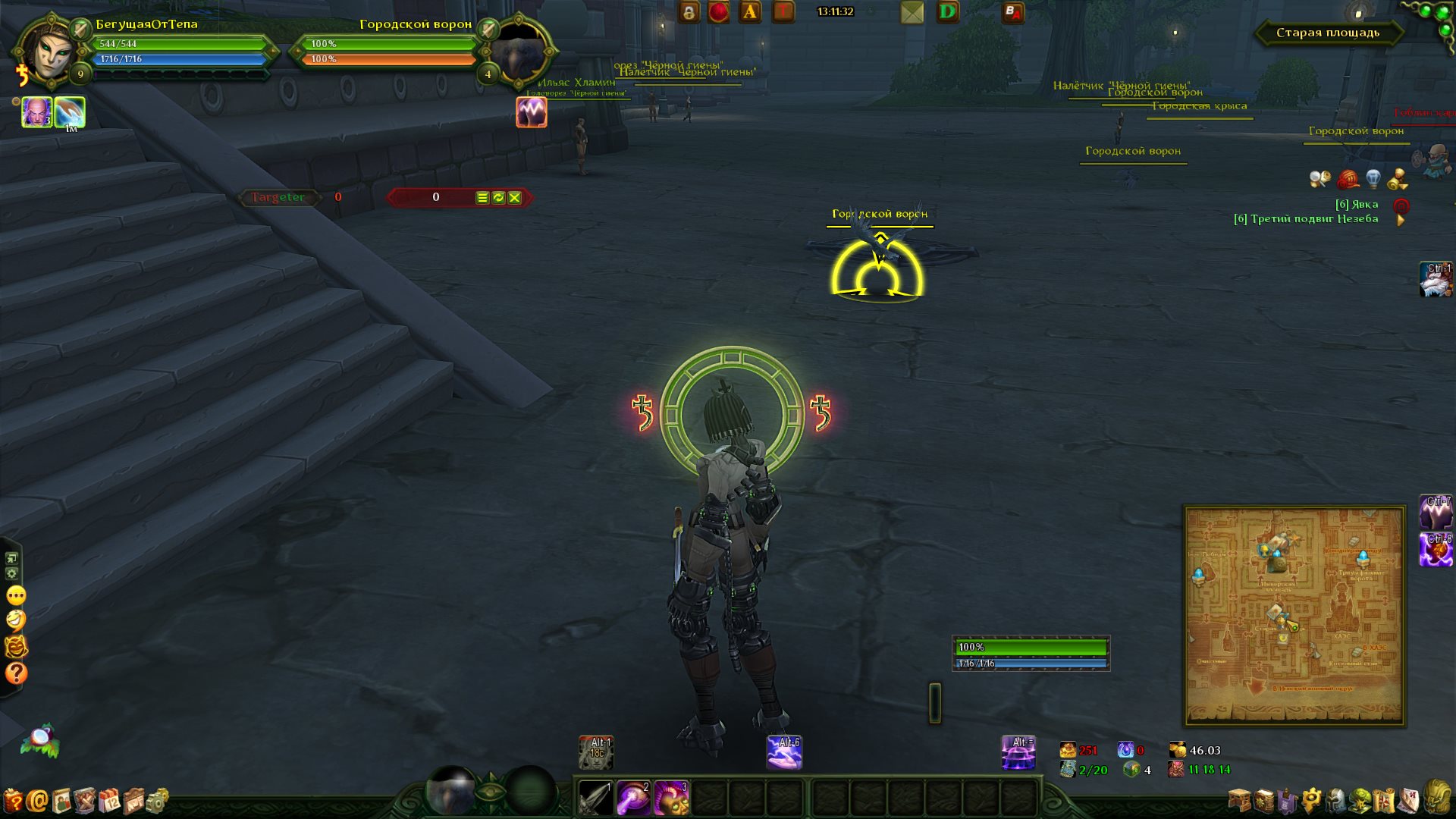Image resolution: width=1456 pixels, height=819 pixels.
Task: Click the orange A addon button
Action: pyautogui.click(x=750, y=12)
